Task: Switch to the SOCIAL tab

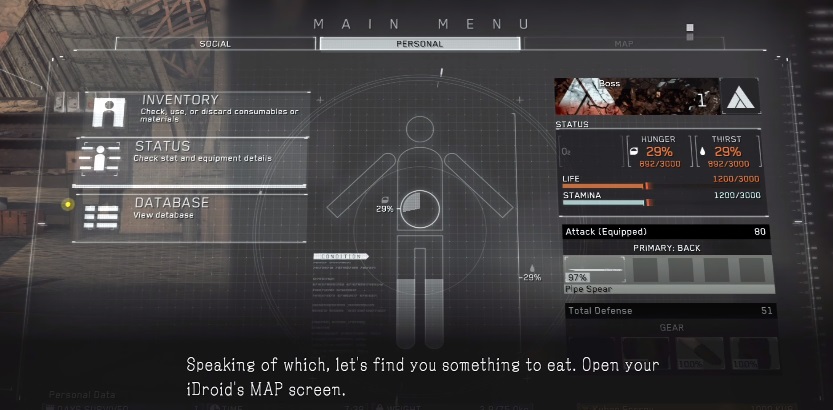Action: [x=215, y=44]
